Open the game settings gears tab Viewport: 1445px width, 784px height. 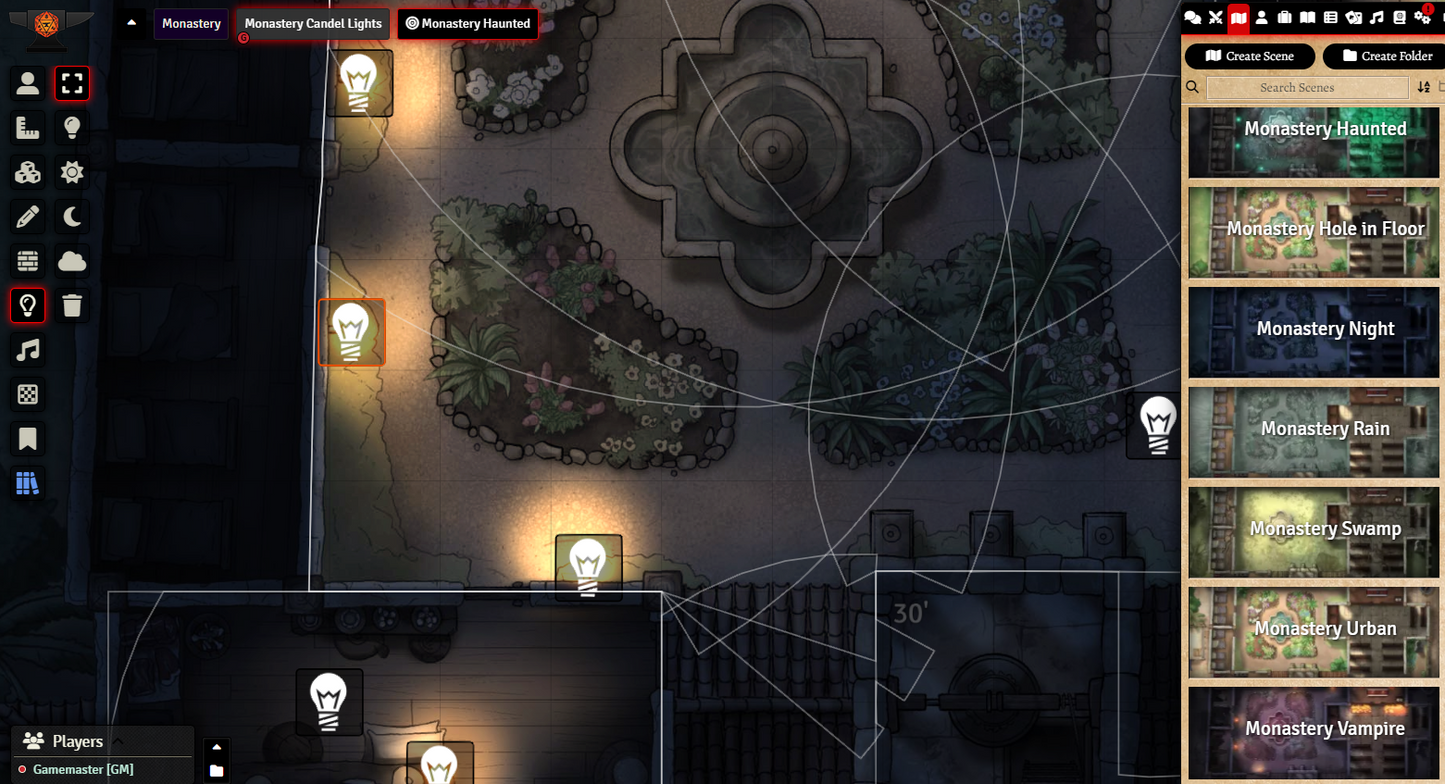click(1422, 17)
